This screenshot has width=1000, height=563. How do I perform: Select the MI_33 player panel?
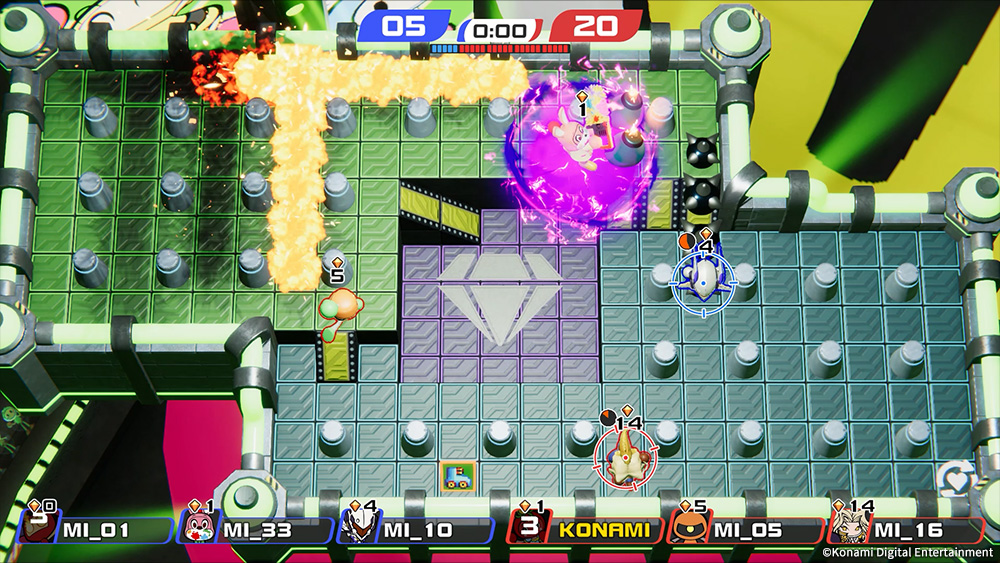pos(256,530)
